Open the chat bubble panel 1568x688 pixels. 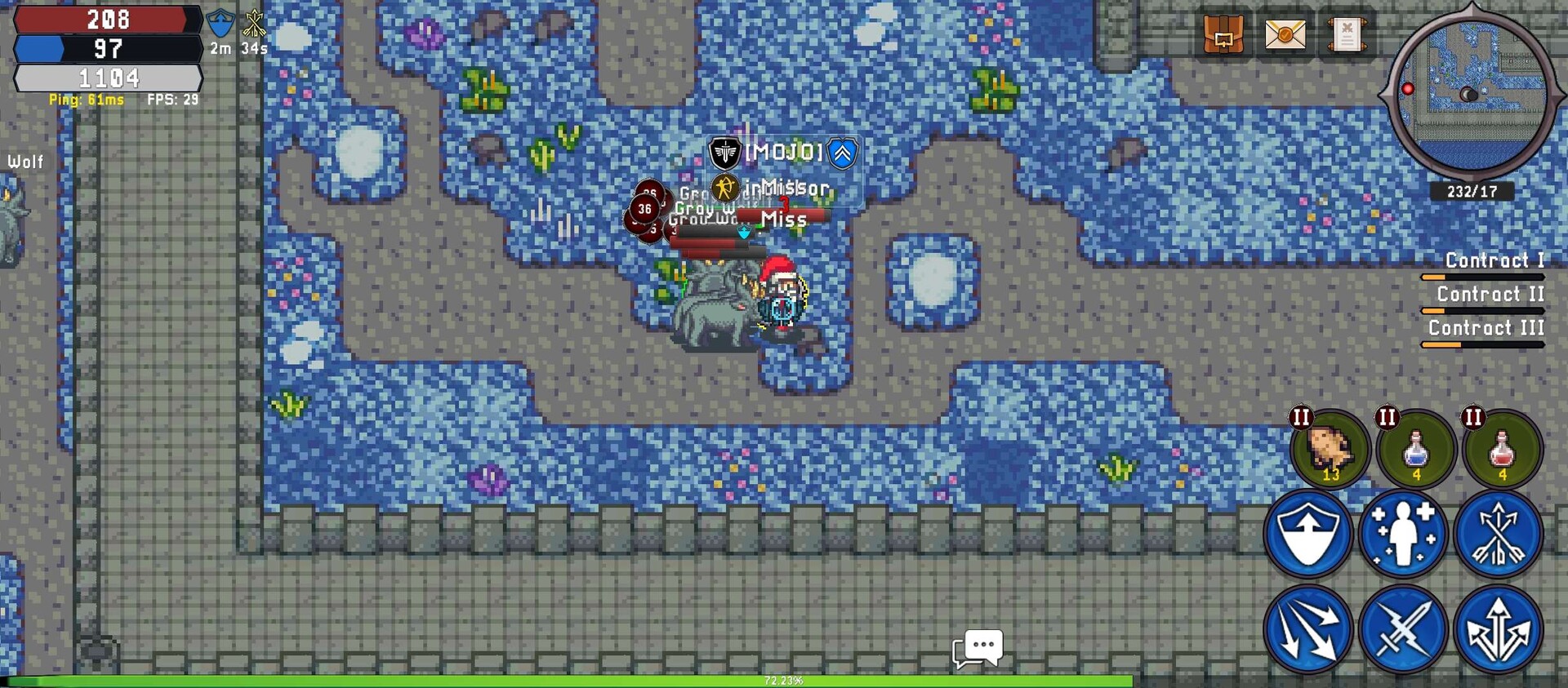coord(980,647)
